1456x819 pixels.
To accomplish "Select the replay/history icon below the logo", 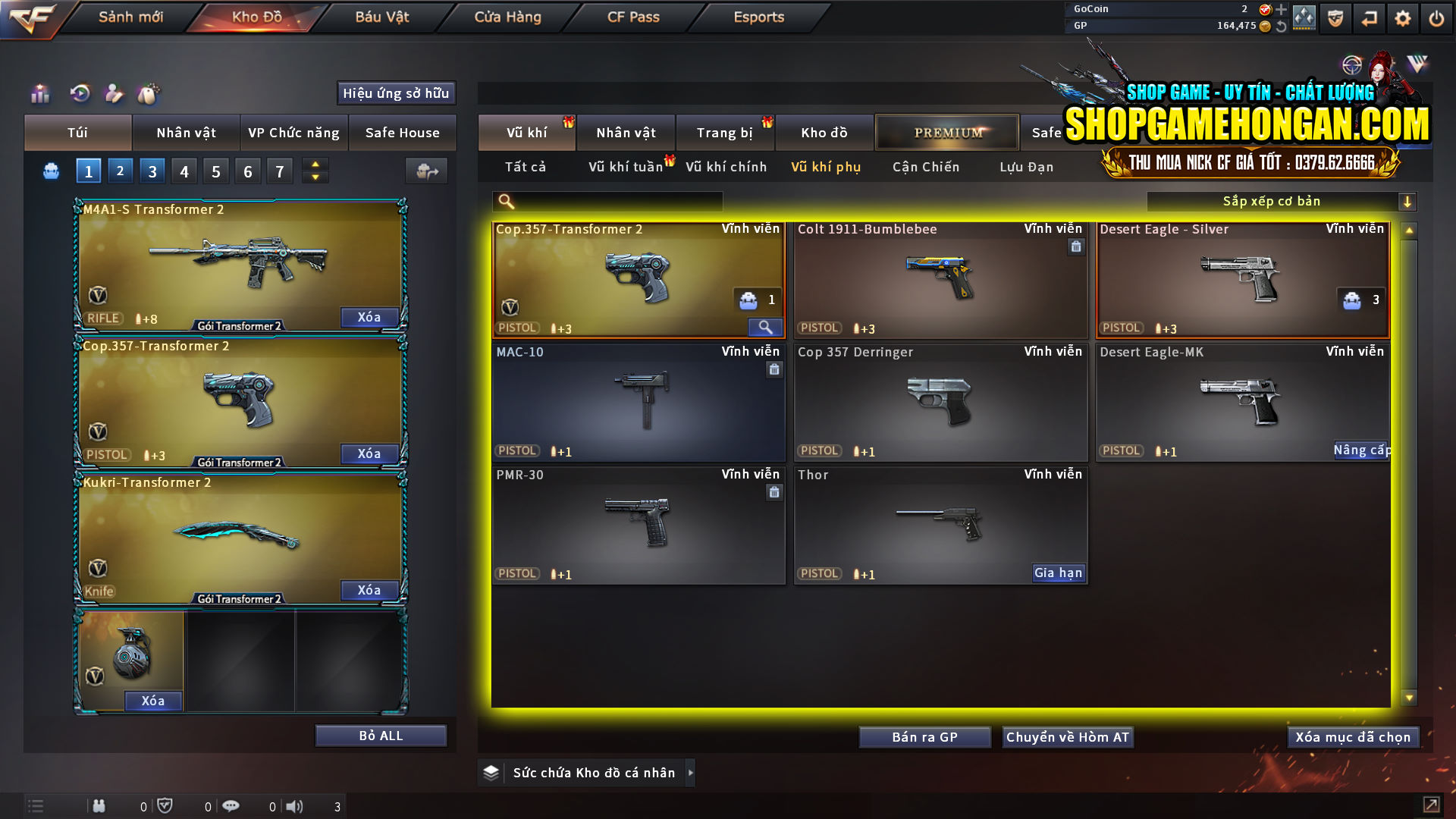I will pyautogui.click(x=79, y=94).
